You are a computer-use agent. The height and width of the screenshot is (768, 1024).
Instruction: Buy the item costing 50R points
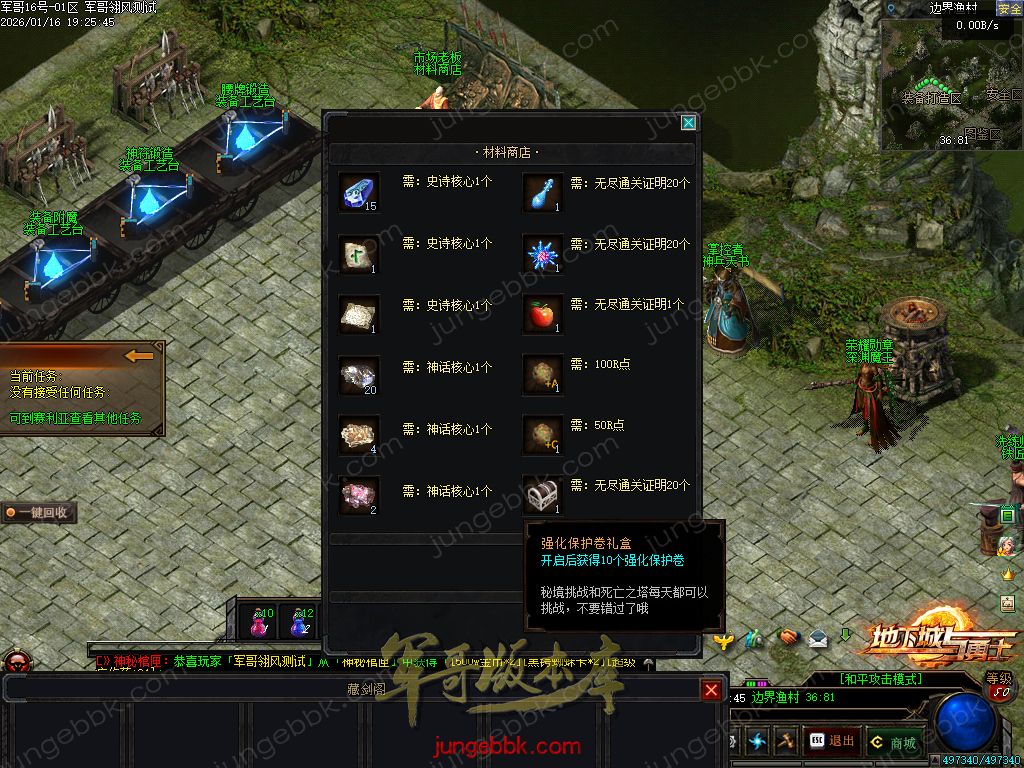point(543,435)
